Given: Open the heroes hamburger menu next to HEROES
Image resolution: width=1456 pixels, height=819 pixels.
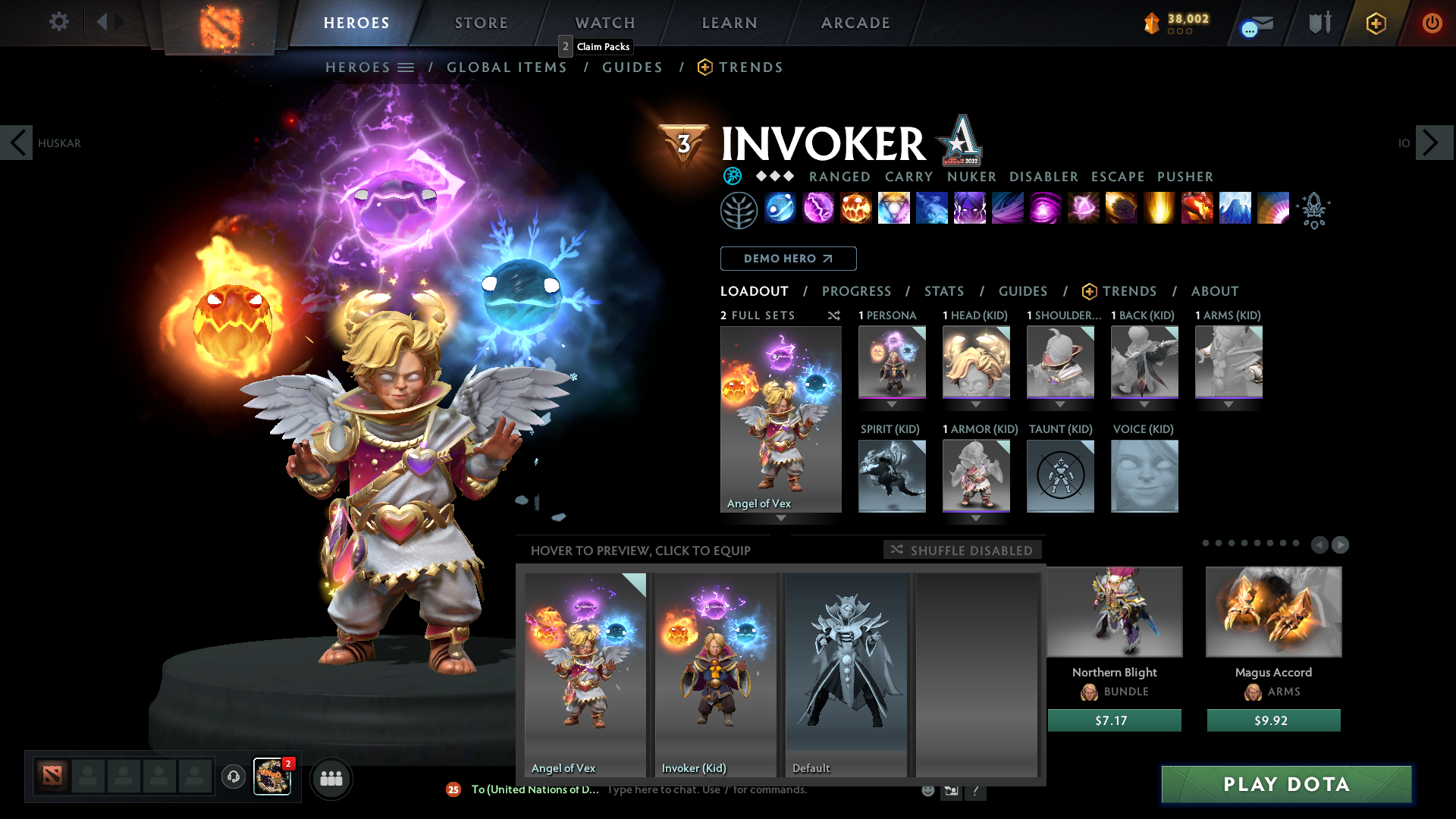Looking at the screenshot, I should pyautogui.click(x=407, y=67).
